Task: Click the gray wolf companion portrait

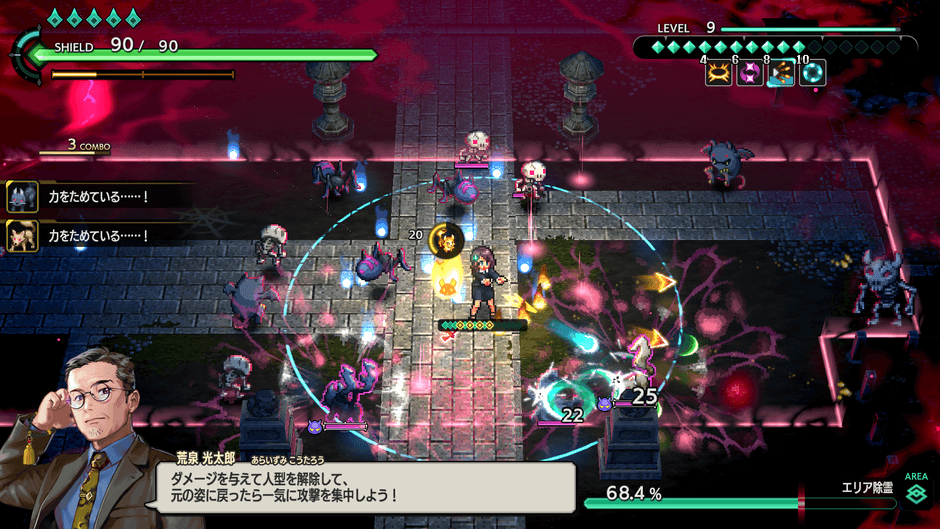Action: pos(22,197)
